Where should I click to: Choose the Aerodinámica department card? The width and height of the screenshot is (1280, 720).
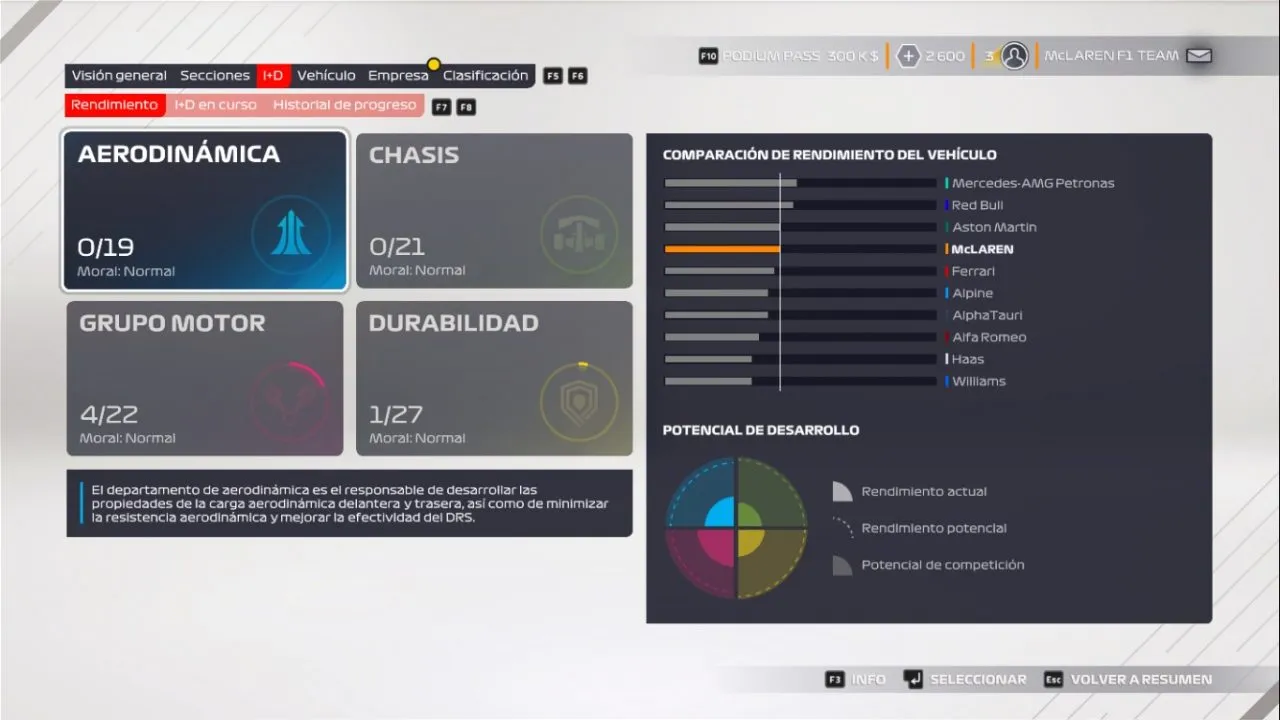pos(205,211)
